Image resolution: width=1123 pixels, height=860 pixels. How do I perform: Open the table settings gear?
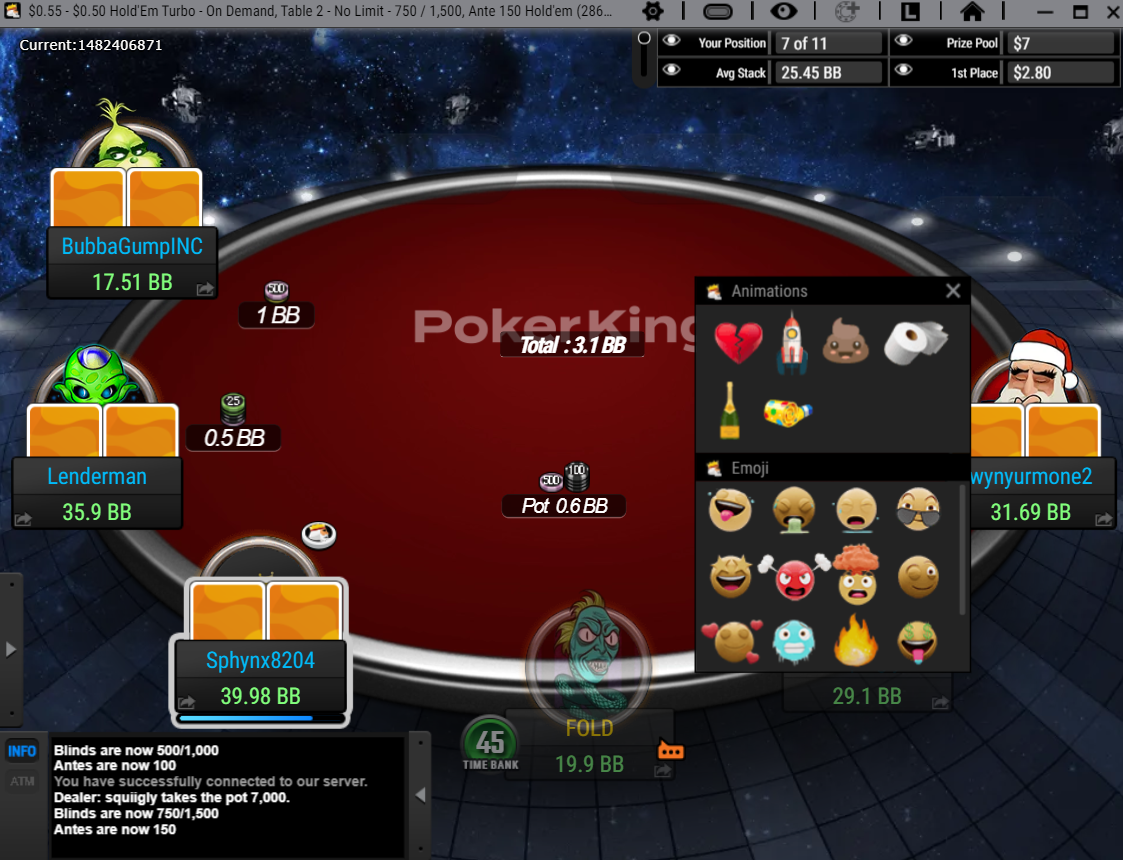[x=652, y=12]
